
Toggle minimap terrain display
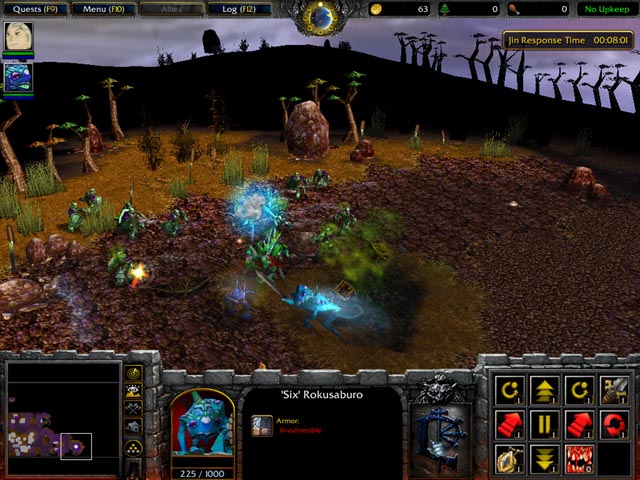click(x=134, y=390)
